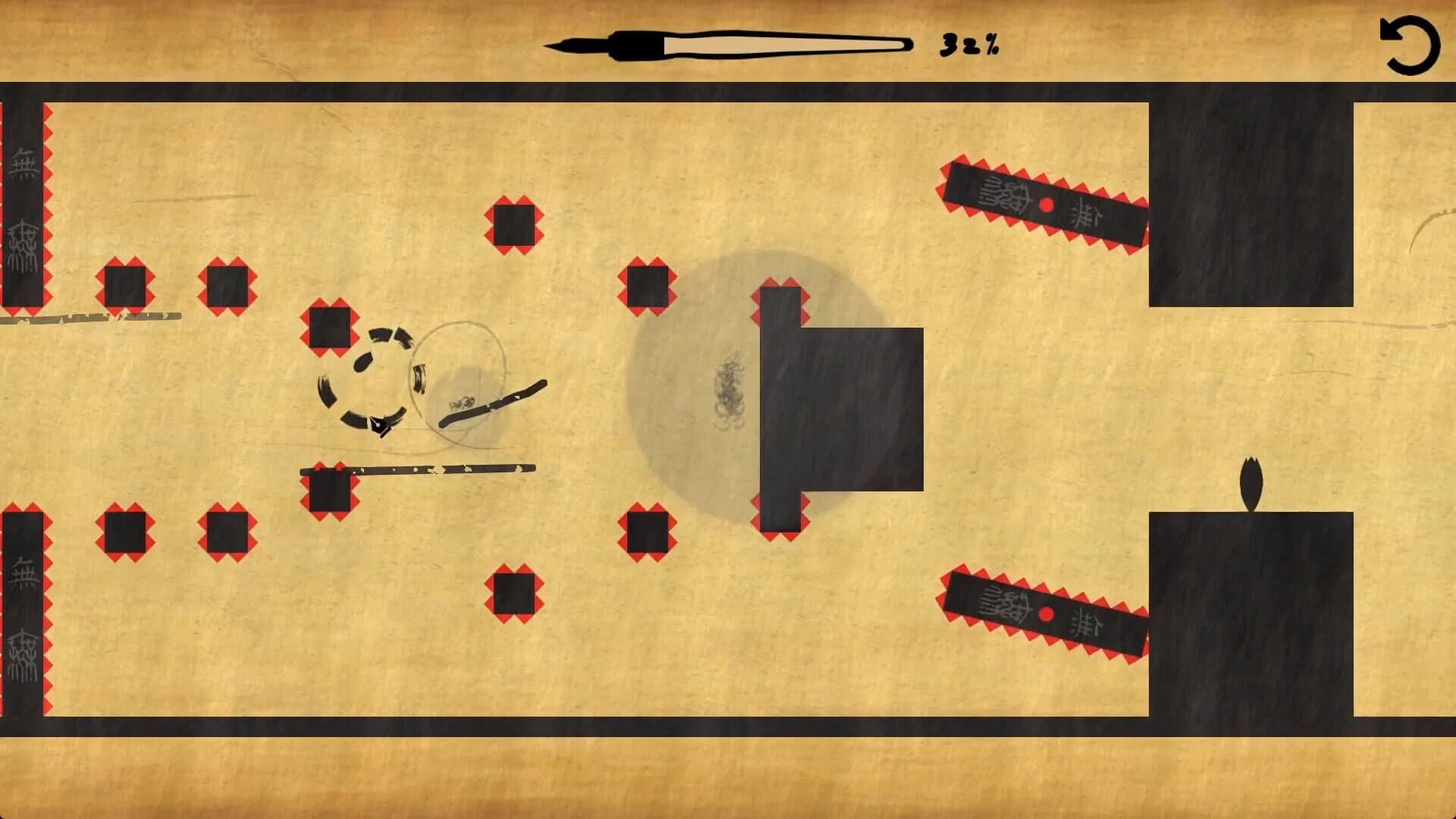Click the horizontal ink stroke platform below the player

[x=425, y=470]
